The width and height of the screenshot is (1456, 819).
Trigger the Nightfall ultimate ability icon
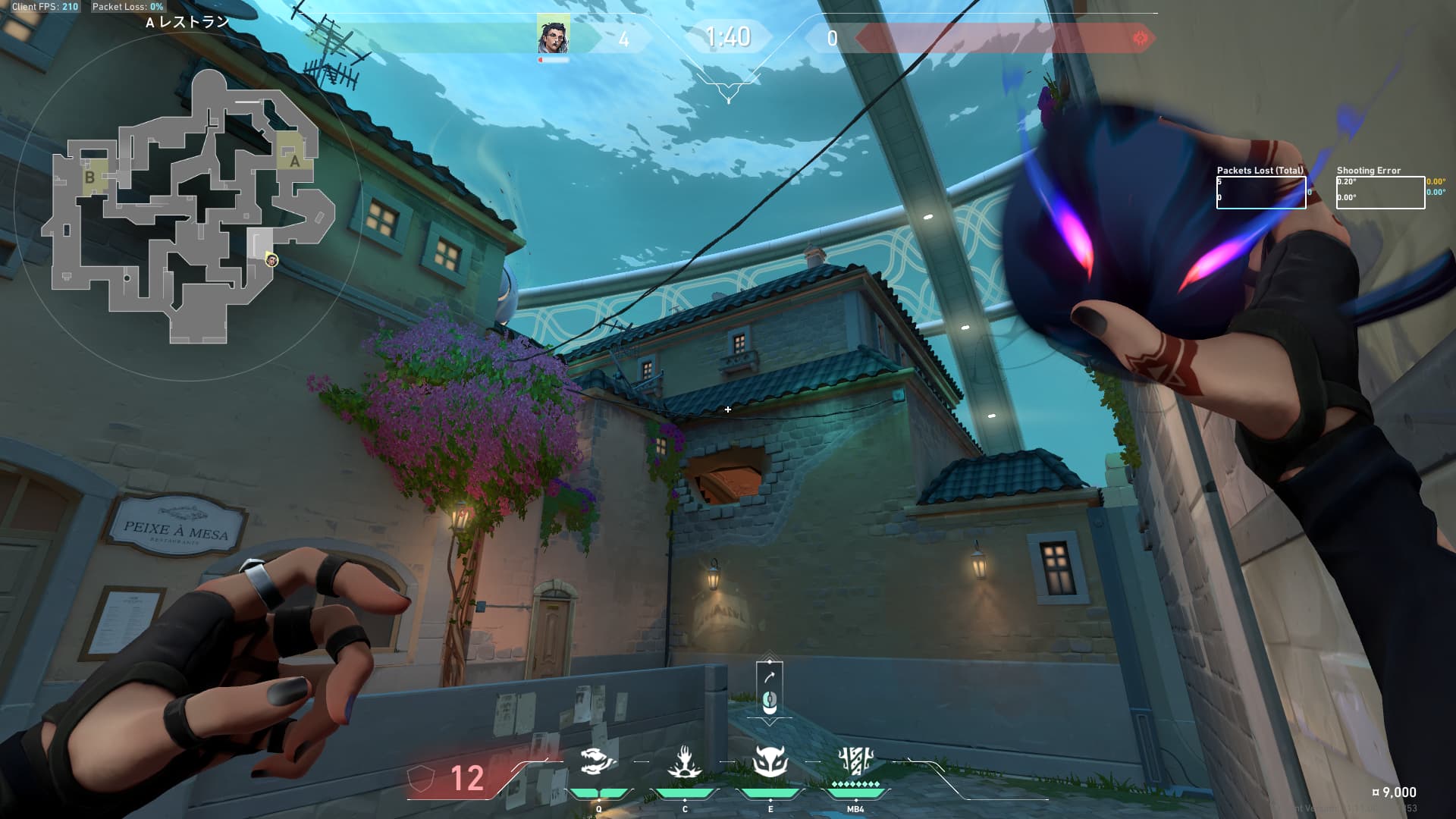click(855, 761)
